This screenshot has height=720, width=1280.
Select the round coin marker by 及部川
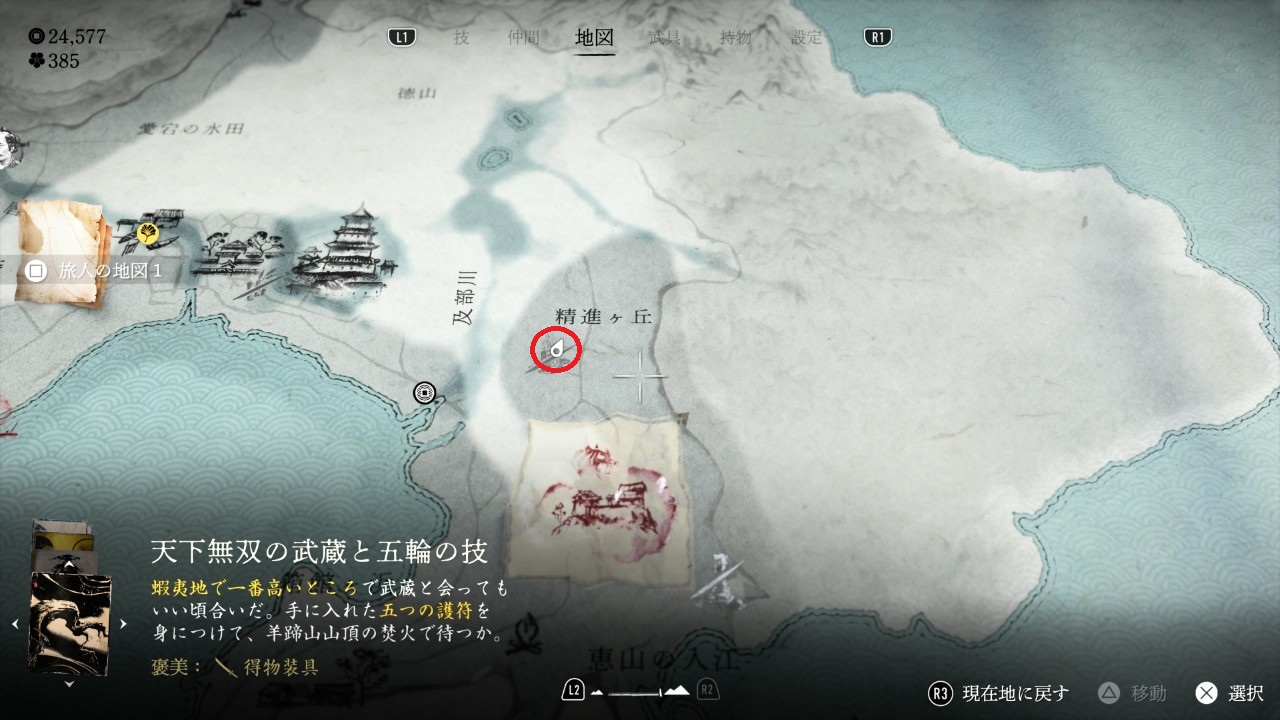[426, 393]
